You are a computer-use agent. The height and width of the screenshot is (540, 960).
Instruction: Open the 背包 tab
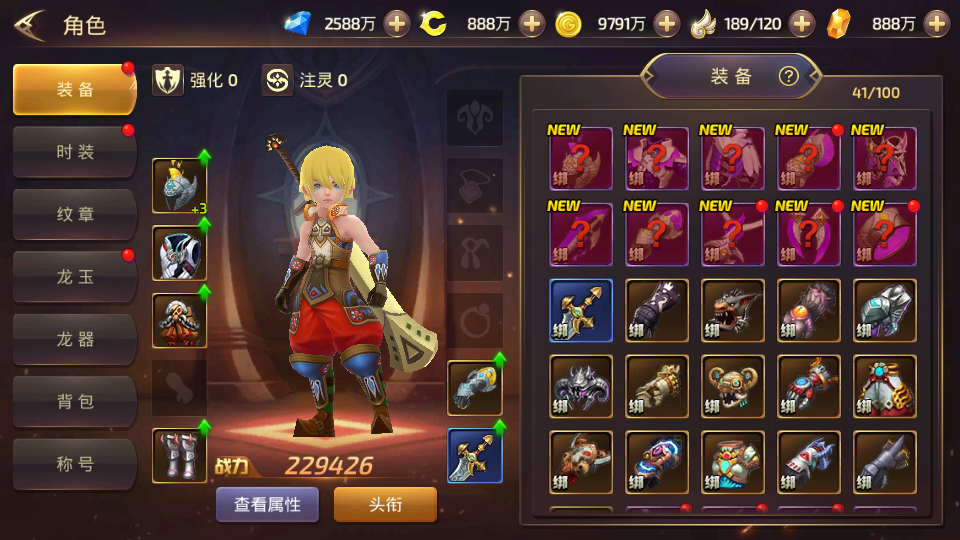coord(74,402)
